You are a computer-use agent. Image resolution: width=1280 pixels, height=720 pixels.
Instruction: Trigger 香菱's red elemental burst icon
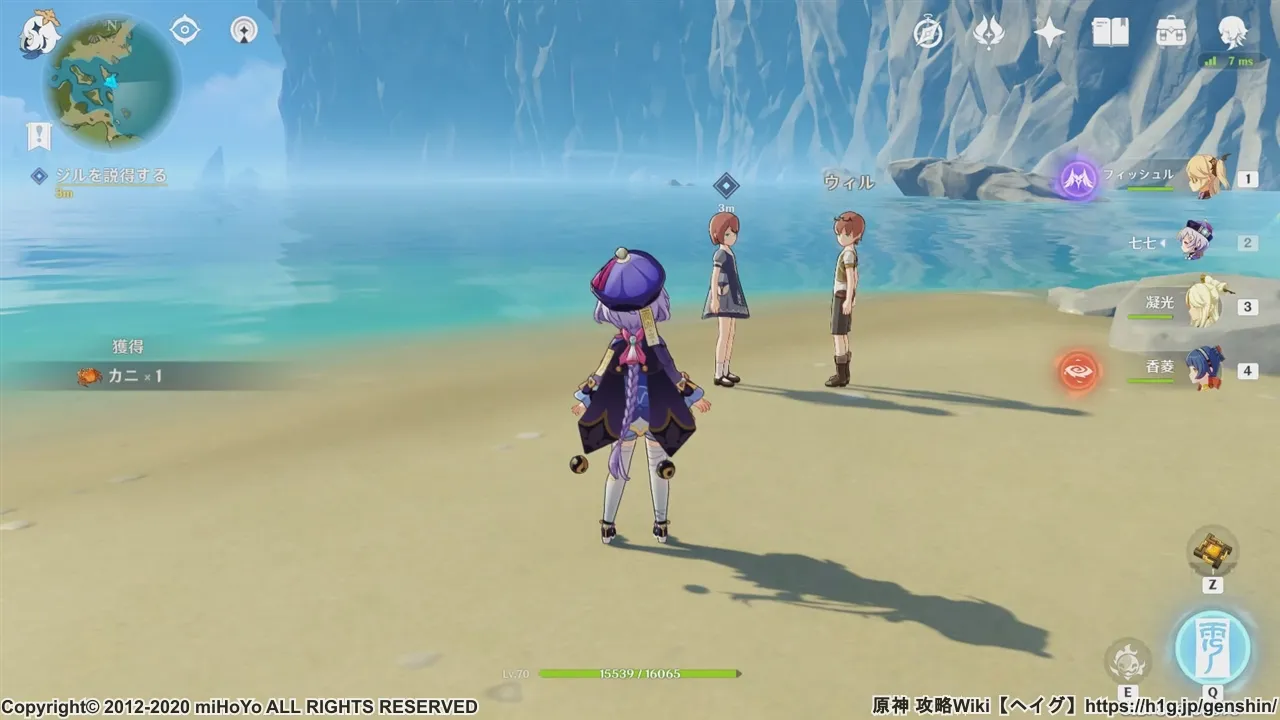(1079, 371)
